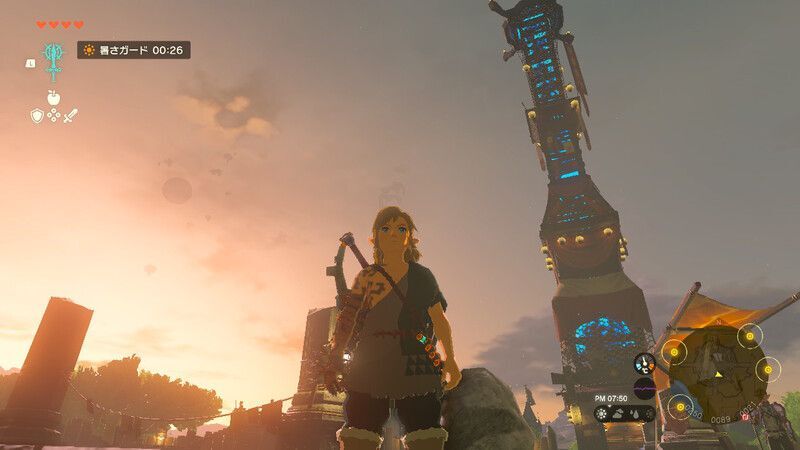
Task: Open the sword weapon quick-select
Action: tap(71, 116)
